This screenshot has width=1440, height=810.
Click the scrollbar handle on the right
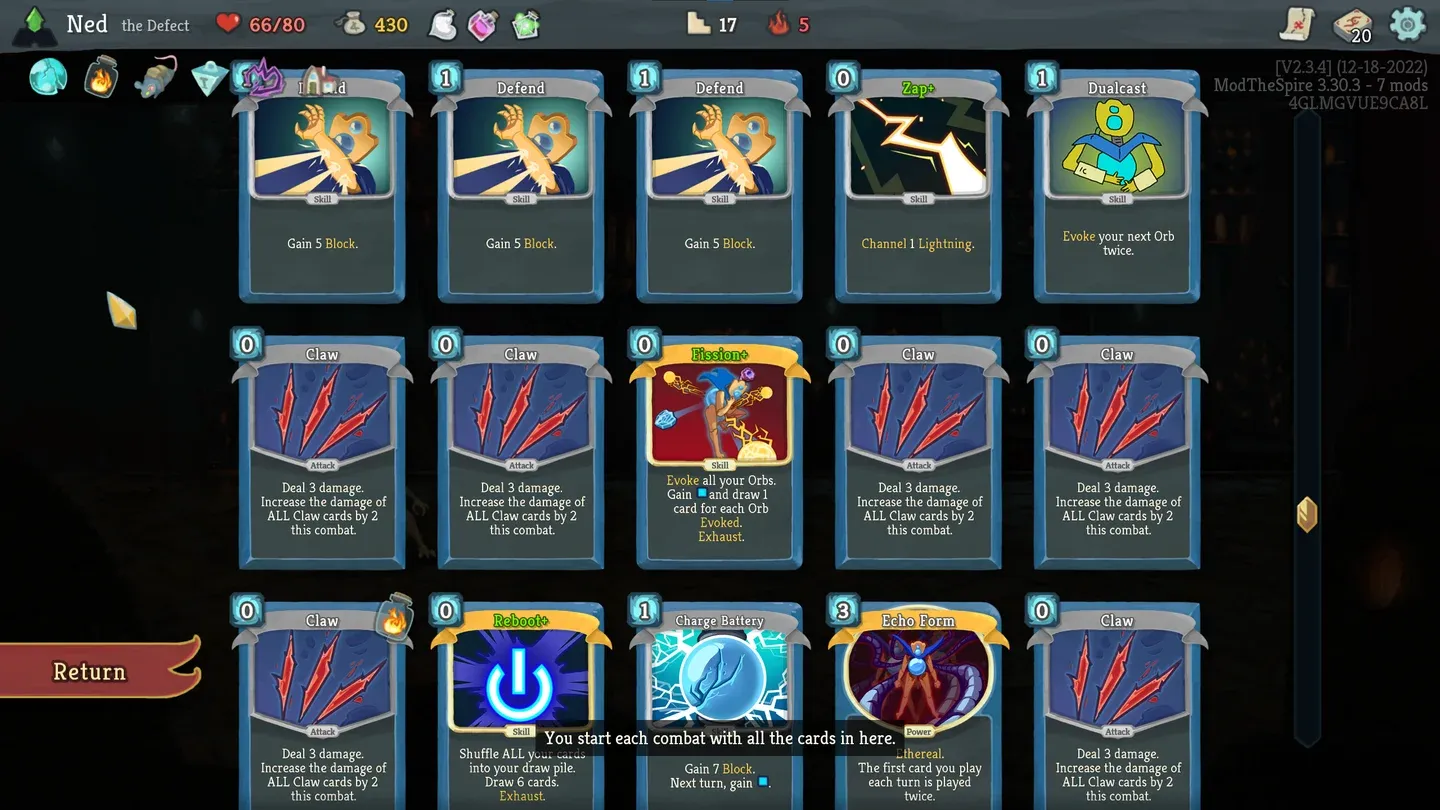1307,514
